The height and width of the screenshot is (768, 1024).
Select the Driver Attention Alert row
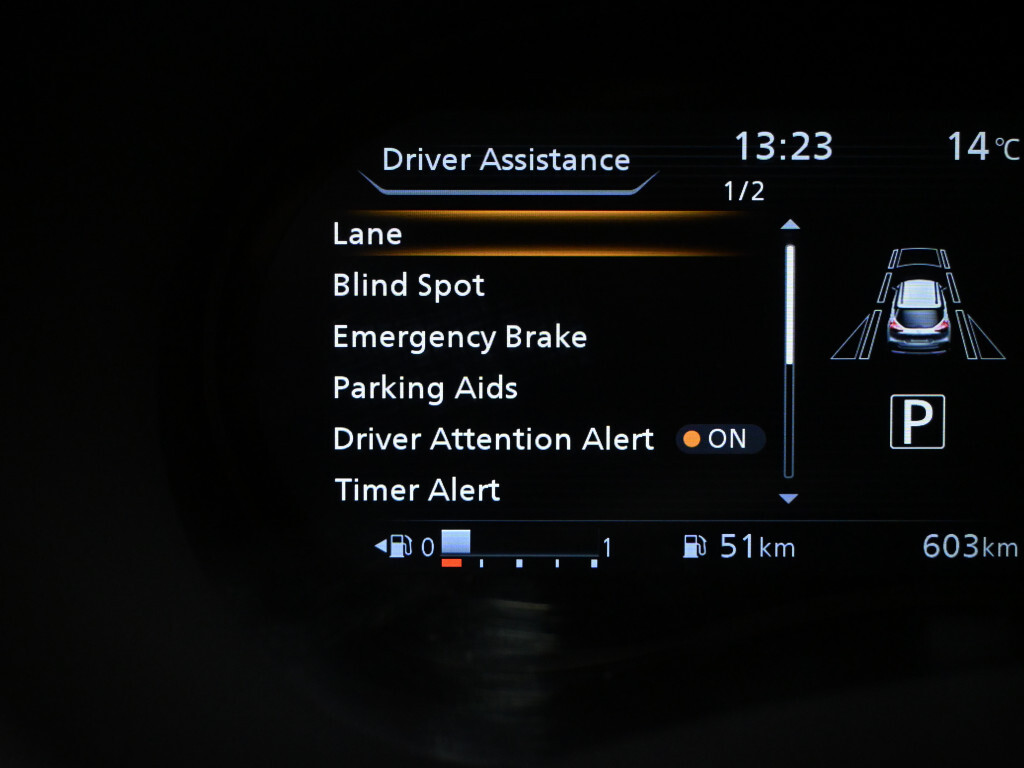(x=493, y=439)
